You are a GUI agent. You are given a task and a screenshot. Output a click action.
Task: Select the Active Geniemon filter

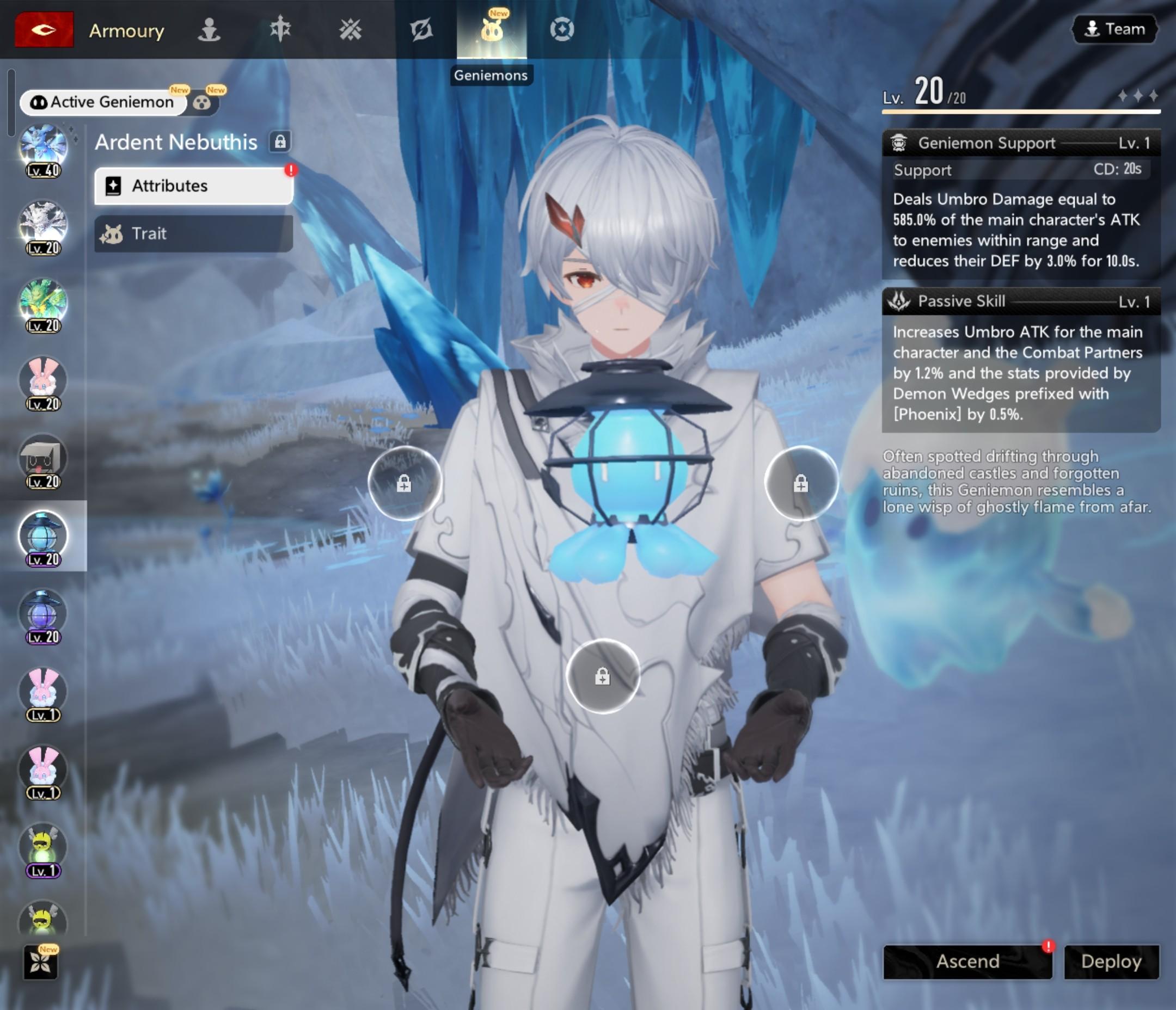click(103, 102)
